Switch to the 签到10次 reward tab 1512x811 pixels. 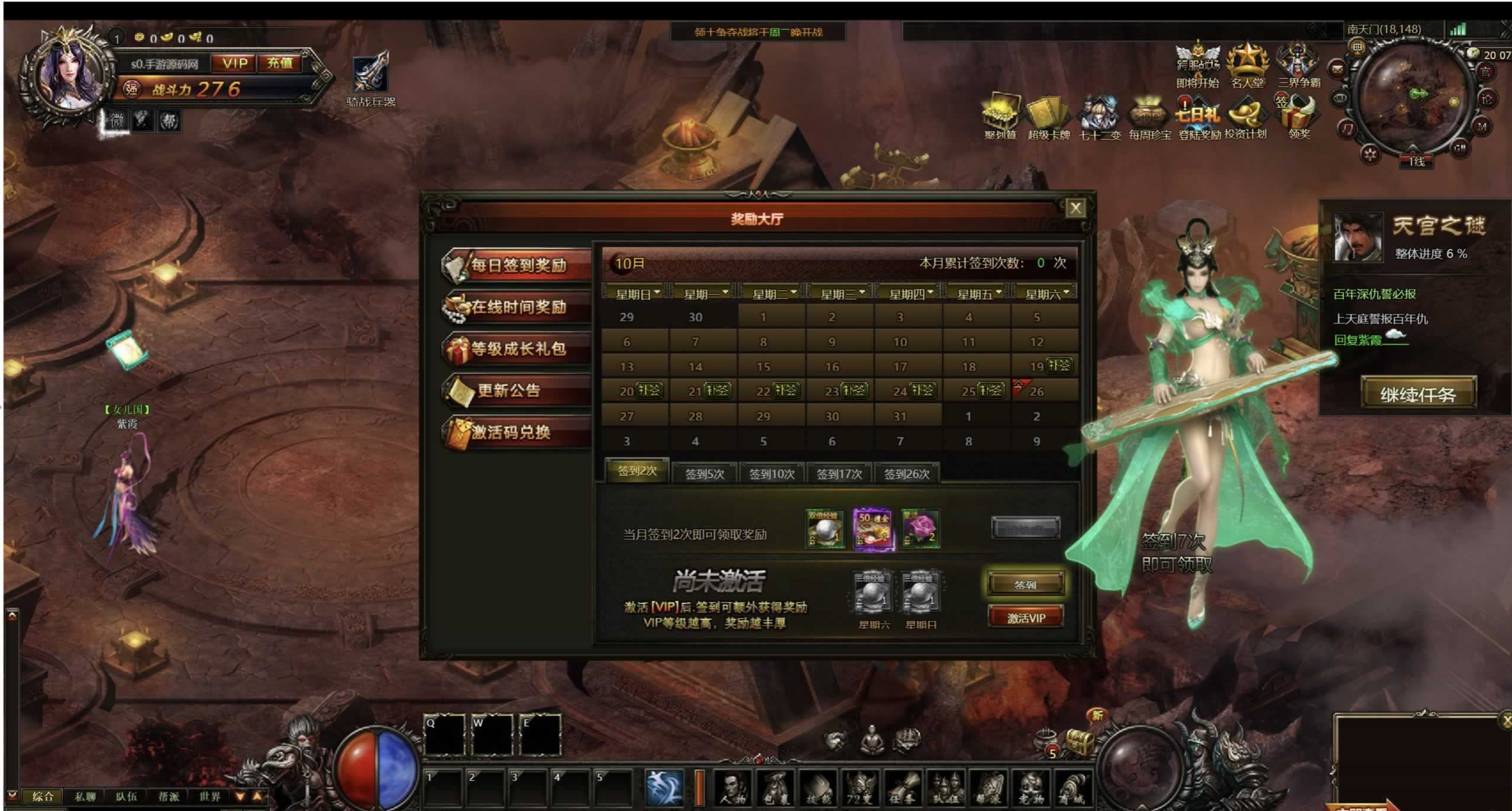tap(771, 474)
